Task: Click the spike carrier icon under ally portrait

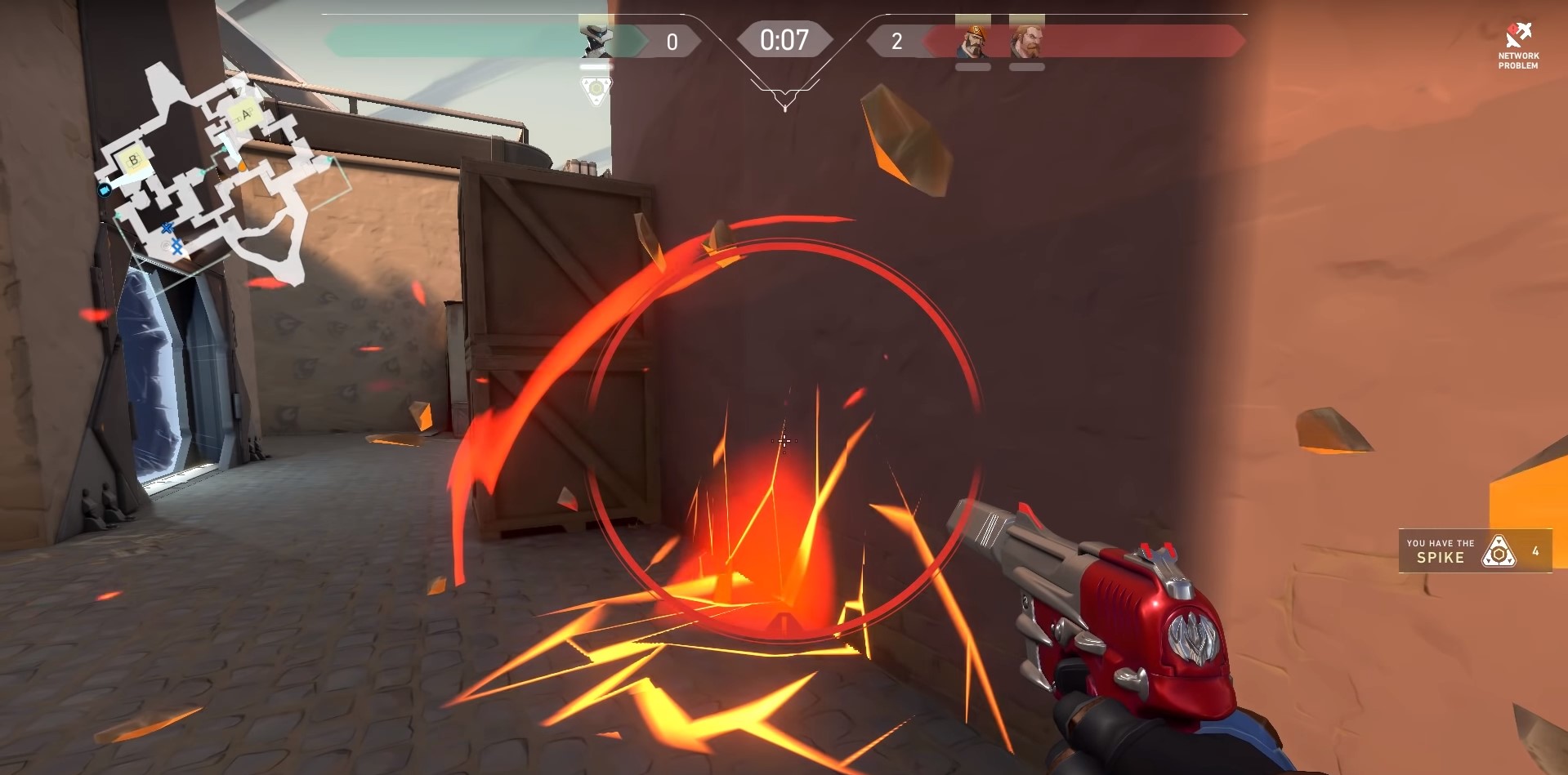Action: click(596, 89)
